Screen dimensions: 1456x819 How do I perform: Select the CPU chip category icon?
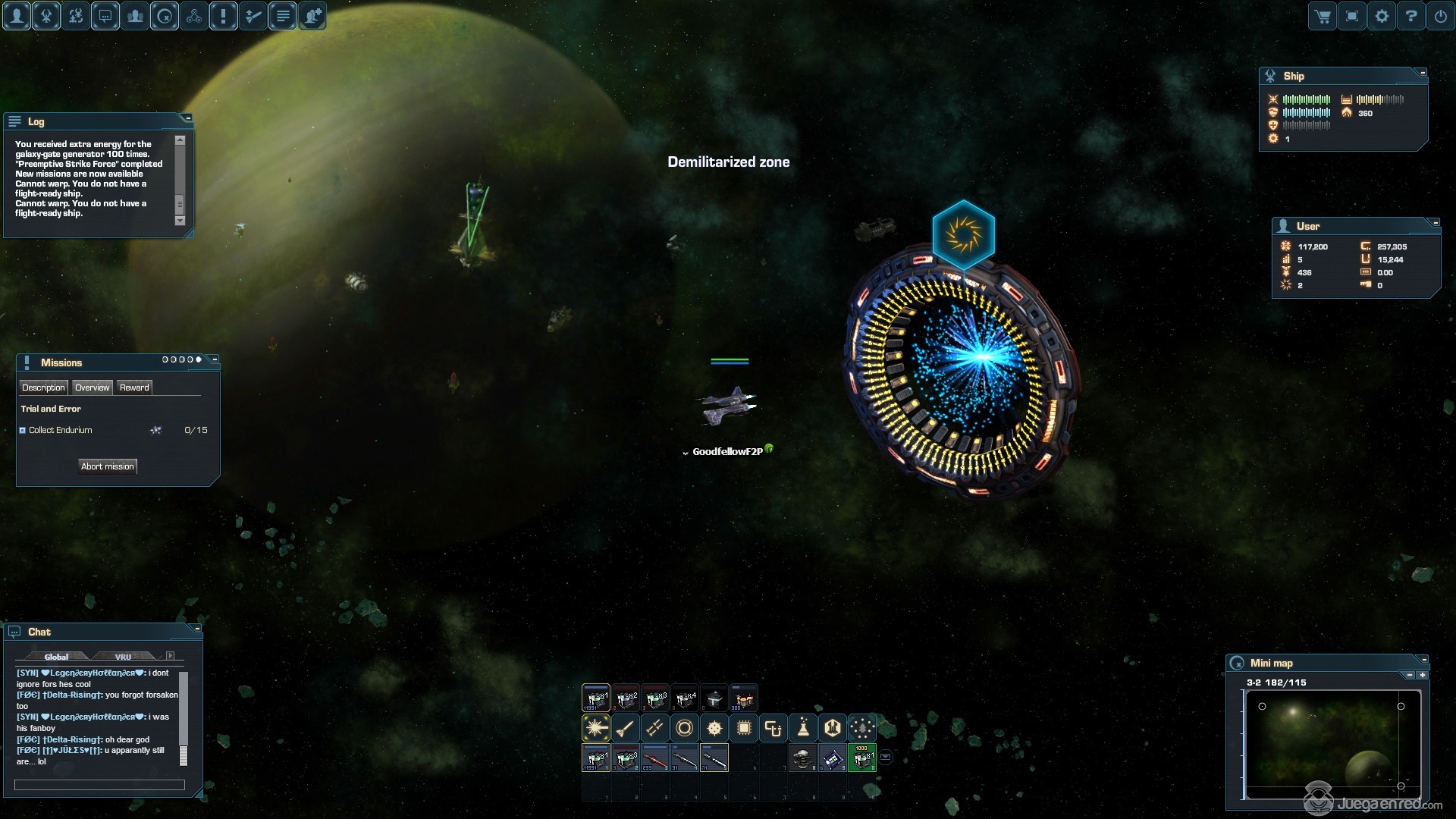click(744, 728)
